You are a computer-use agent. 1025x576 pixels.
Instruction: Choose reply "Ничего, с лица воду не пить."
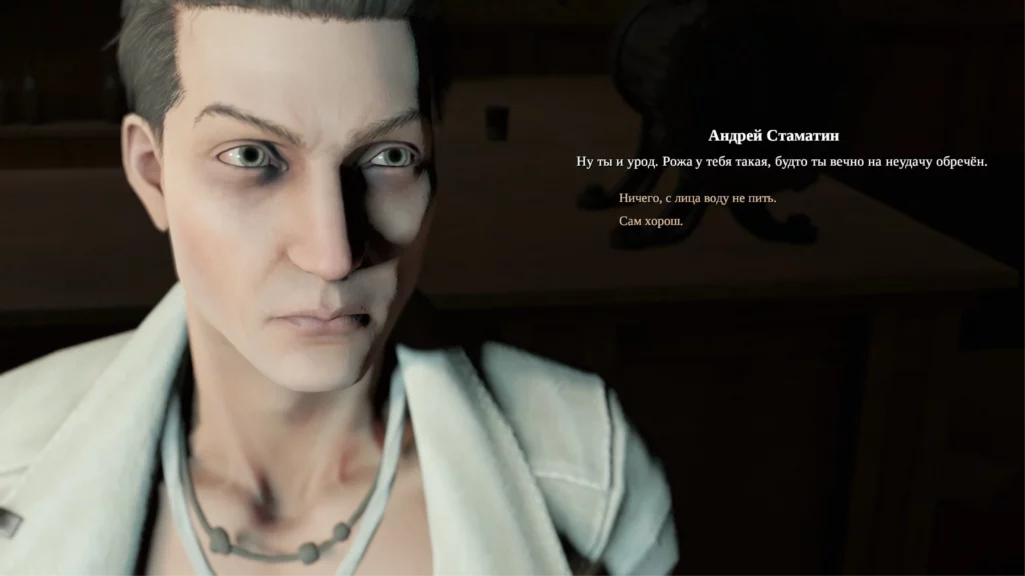tap(697, 198)
